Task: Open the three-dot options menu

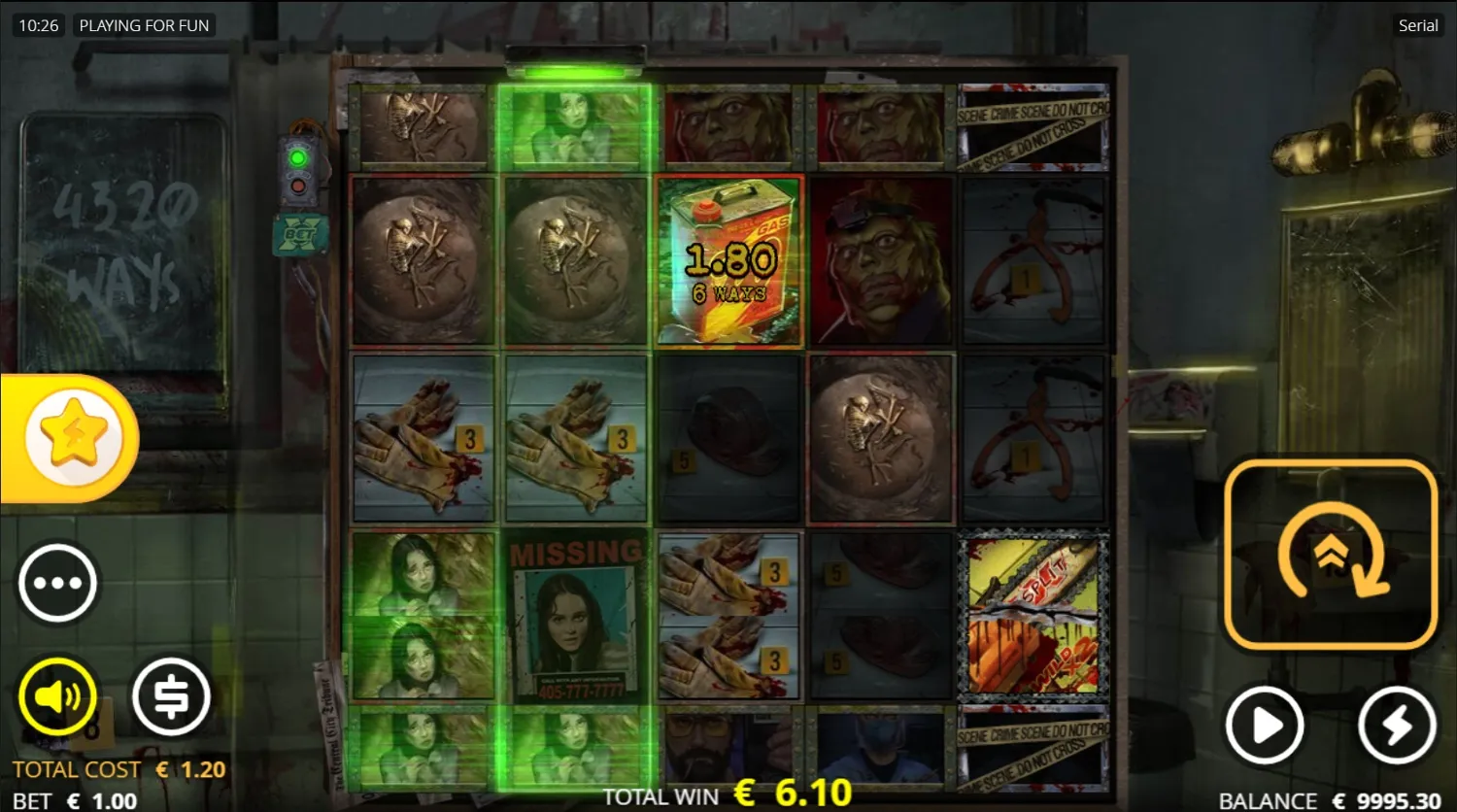Action: point(58,581)
